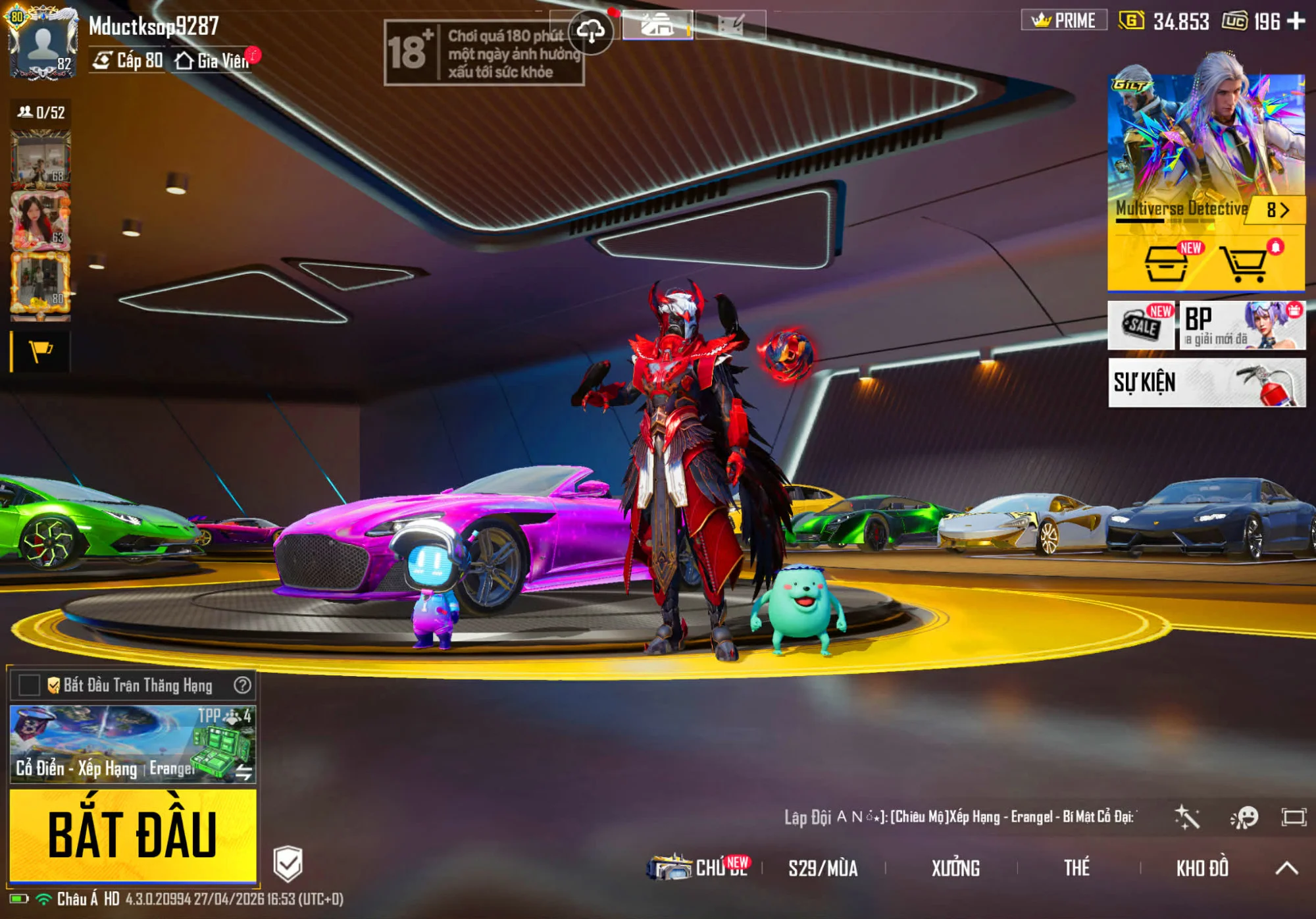
Task: Open the cloud download icon top center
Action: tap(592, 30)
